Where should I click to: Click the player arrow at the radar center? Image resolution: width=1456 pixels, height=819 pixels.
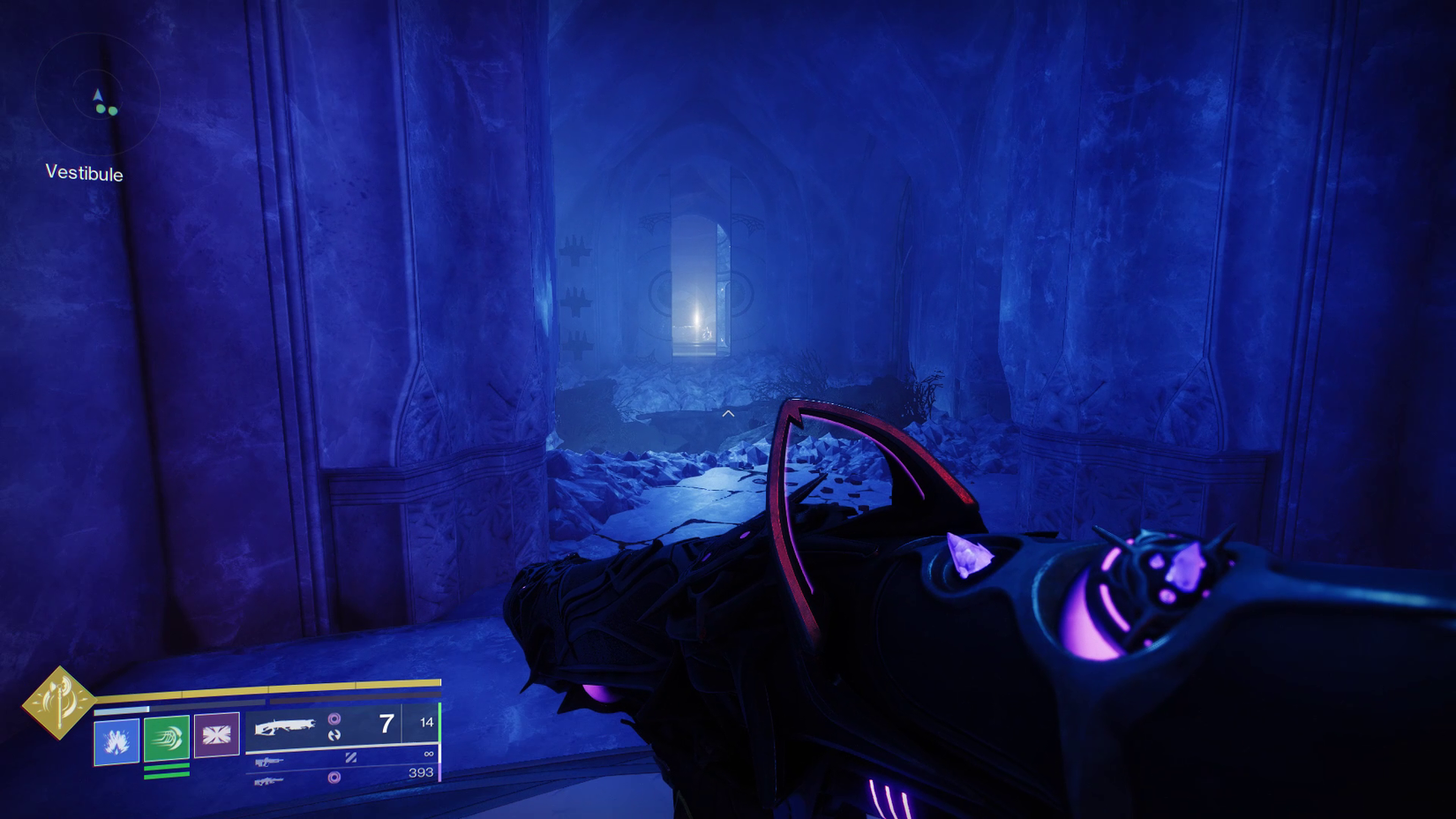point(98,95)
